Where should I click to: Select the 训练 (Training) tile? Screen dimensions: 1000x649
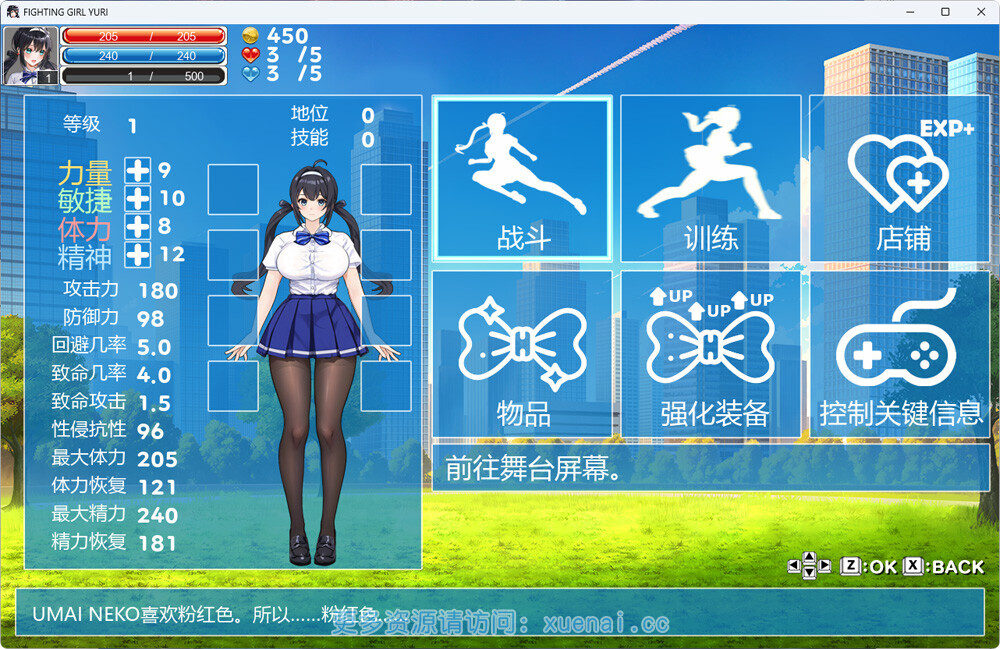(x=710, y=180)
